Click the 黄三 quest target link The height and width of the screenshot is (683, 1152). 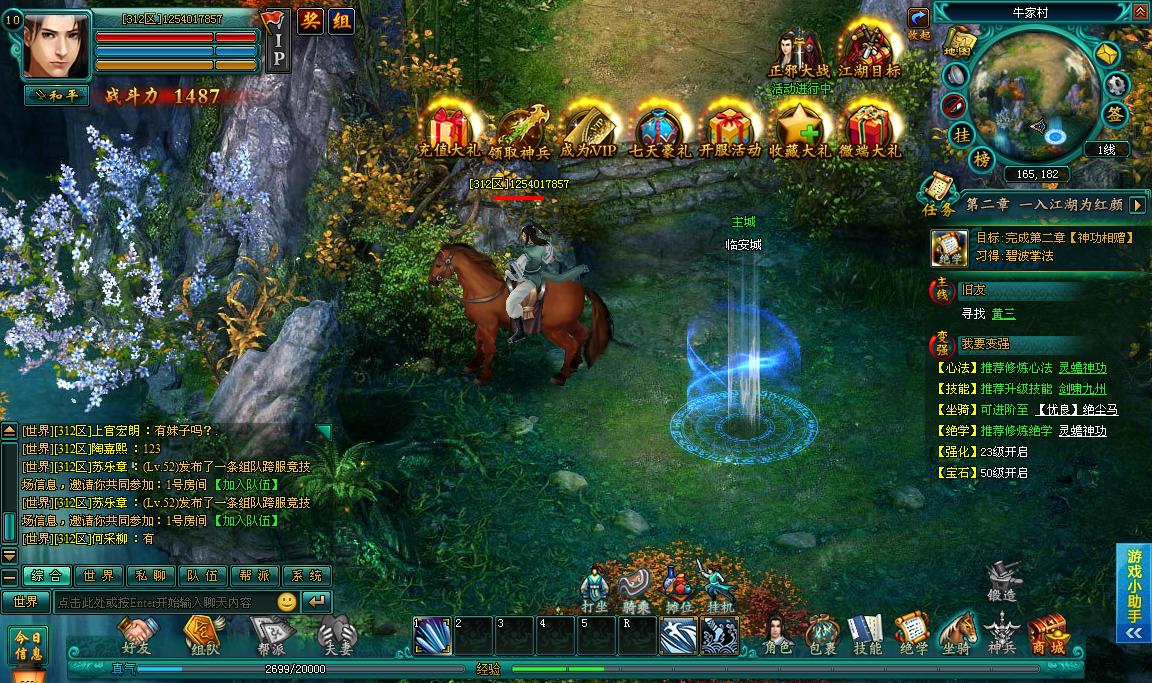click(x=1003, y=313)
